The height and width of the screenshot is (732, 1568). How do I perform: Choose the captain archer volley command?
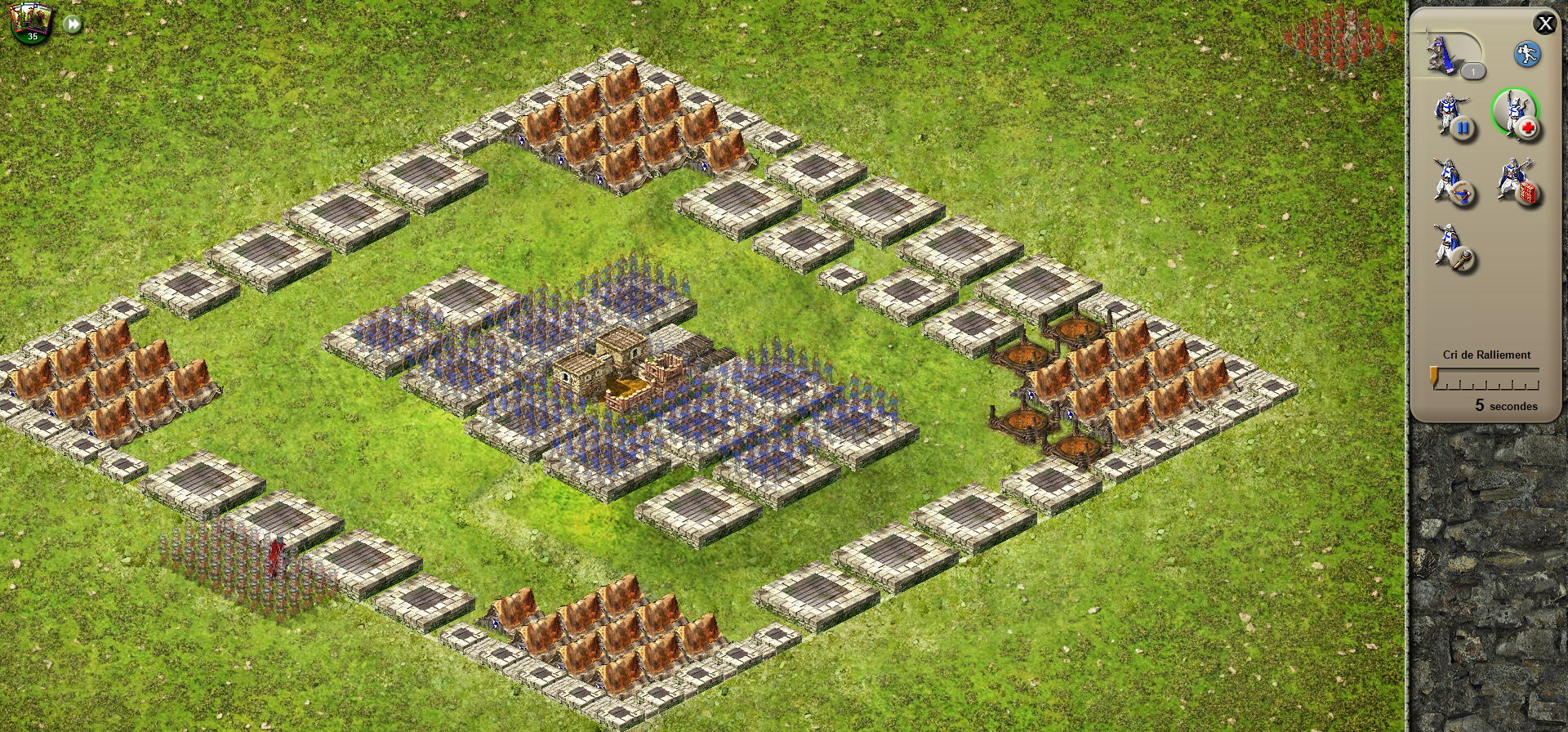pyautogui.click(x=1454, y=183)
